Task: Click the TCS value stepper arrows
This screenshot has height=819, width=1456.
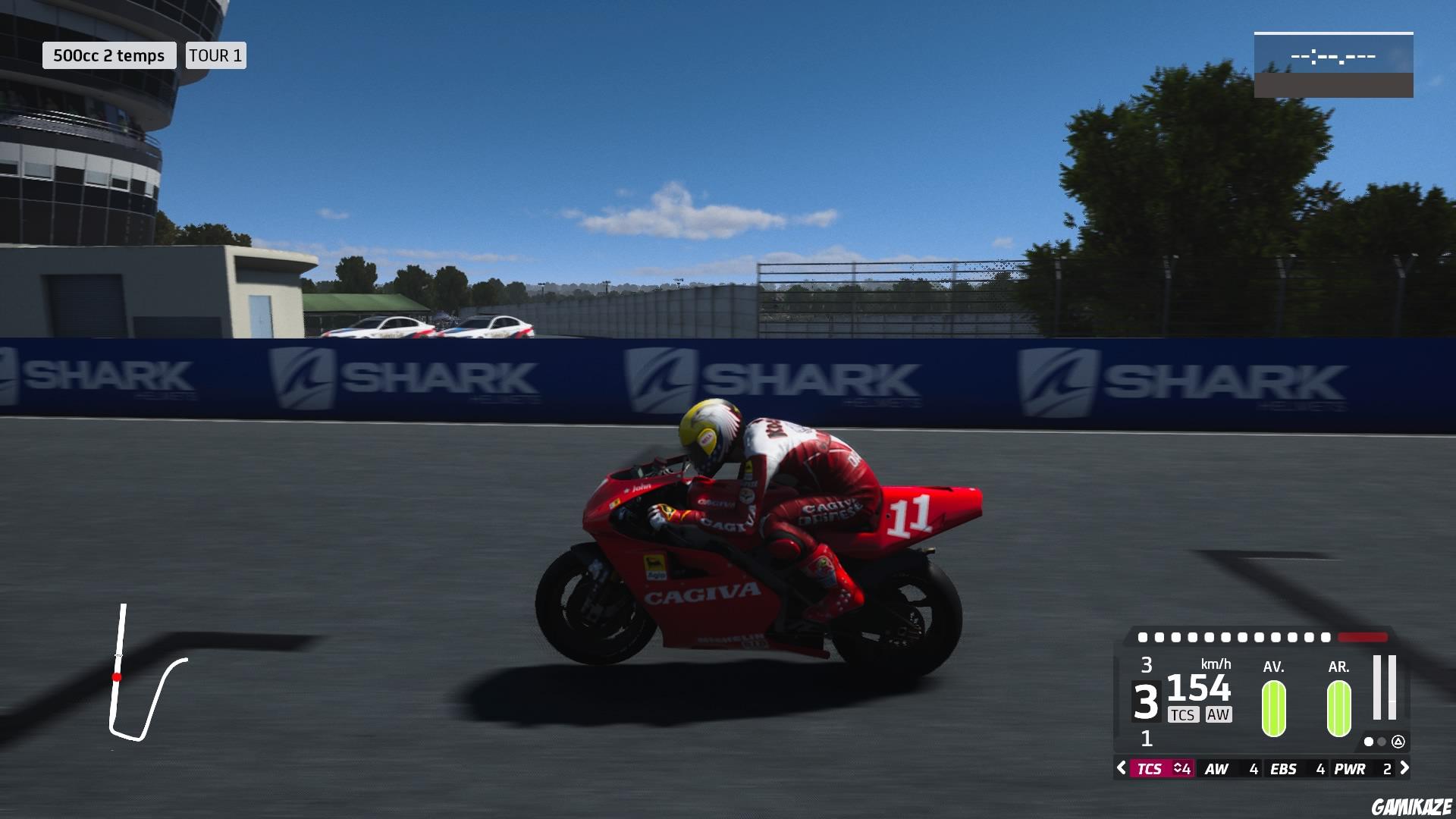Action: (x=1178, y=767)
